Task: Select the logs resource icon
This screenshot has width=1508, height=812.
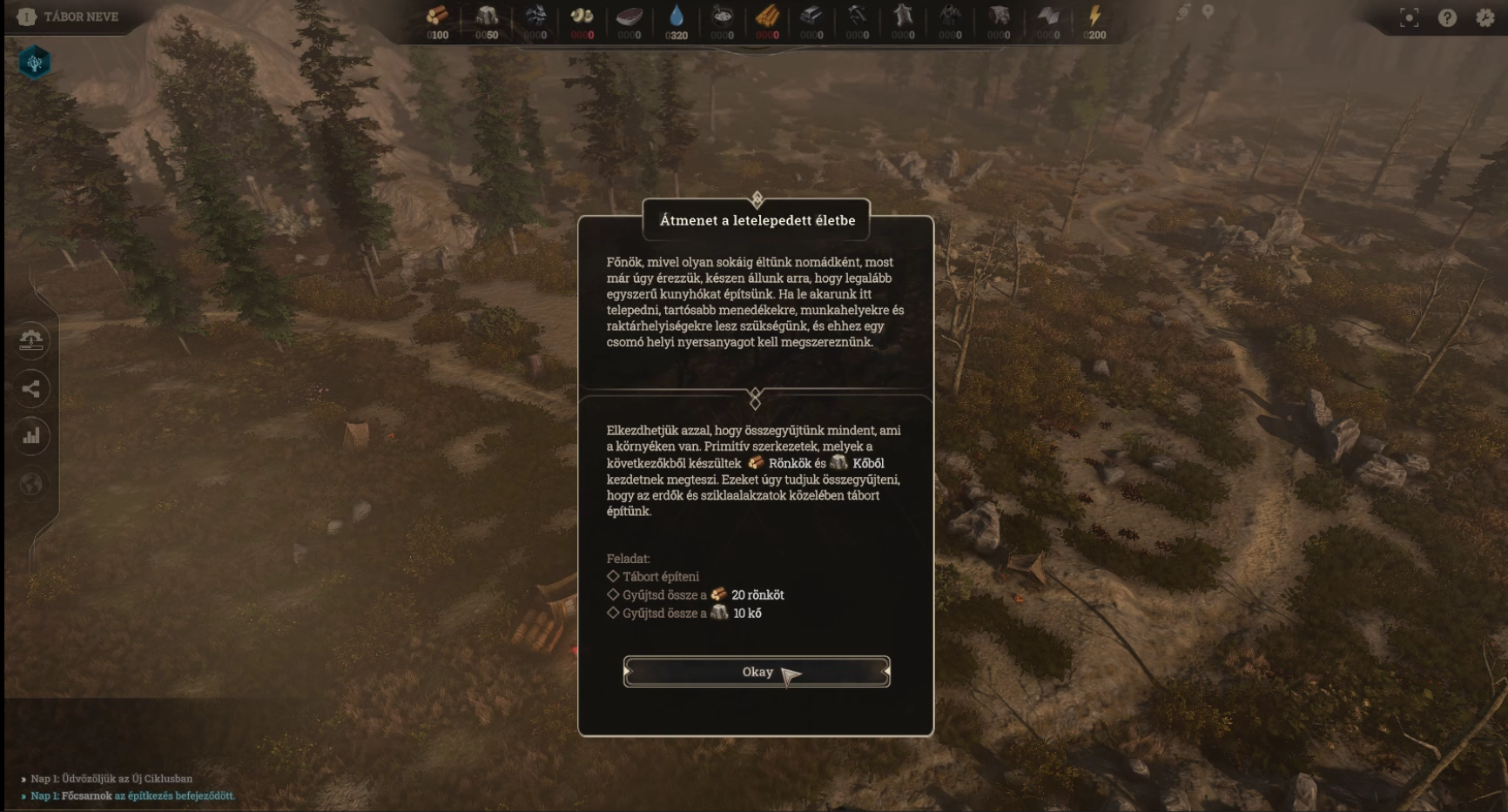Action: [437, 16]
